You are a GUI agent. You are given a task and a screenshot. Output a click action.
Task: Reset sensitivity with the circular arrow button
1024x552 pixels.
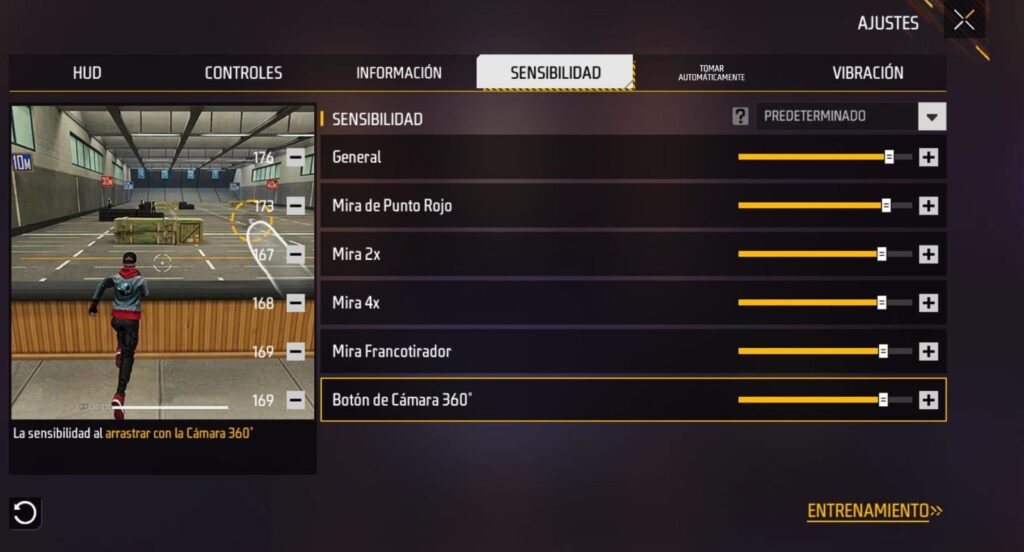[x=25, y=513]
